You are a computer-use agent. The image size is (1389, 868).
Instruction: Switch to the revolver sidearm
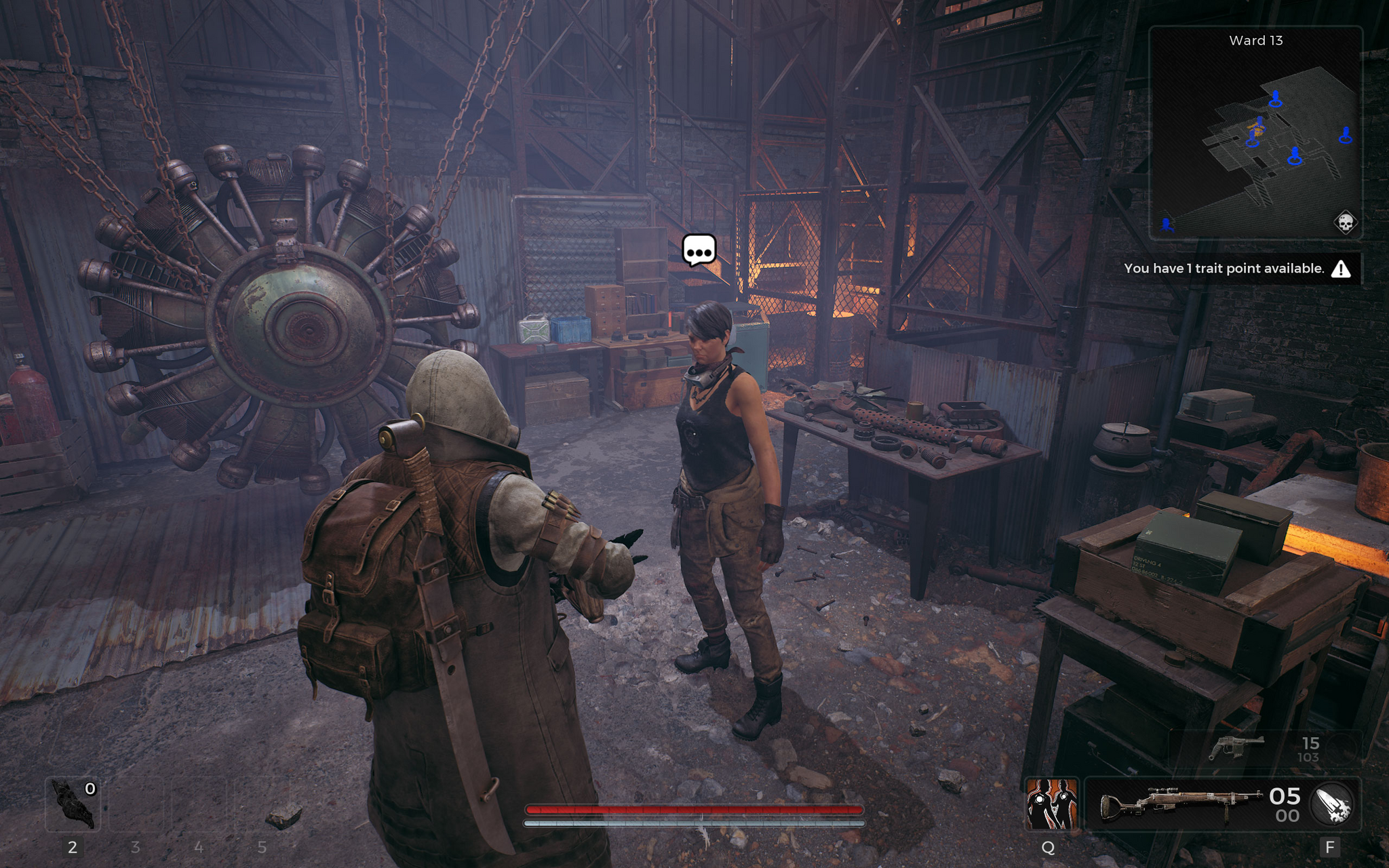point(1236,747)
